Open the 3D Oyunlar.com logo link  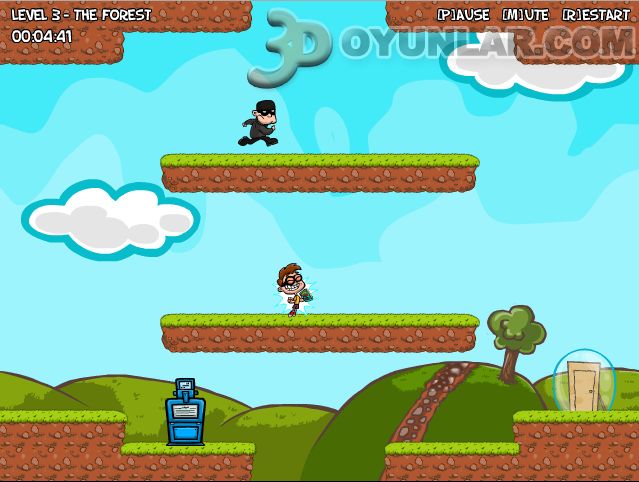point(440,48)
